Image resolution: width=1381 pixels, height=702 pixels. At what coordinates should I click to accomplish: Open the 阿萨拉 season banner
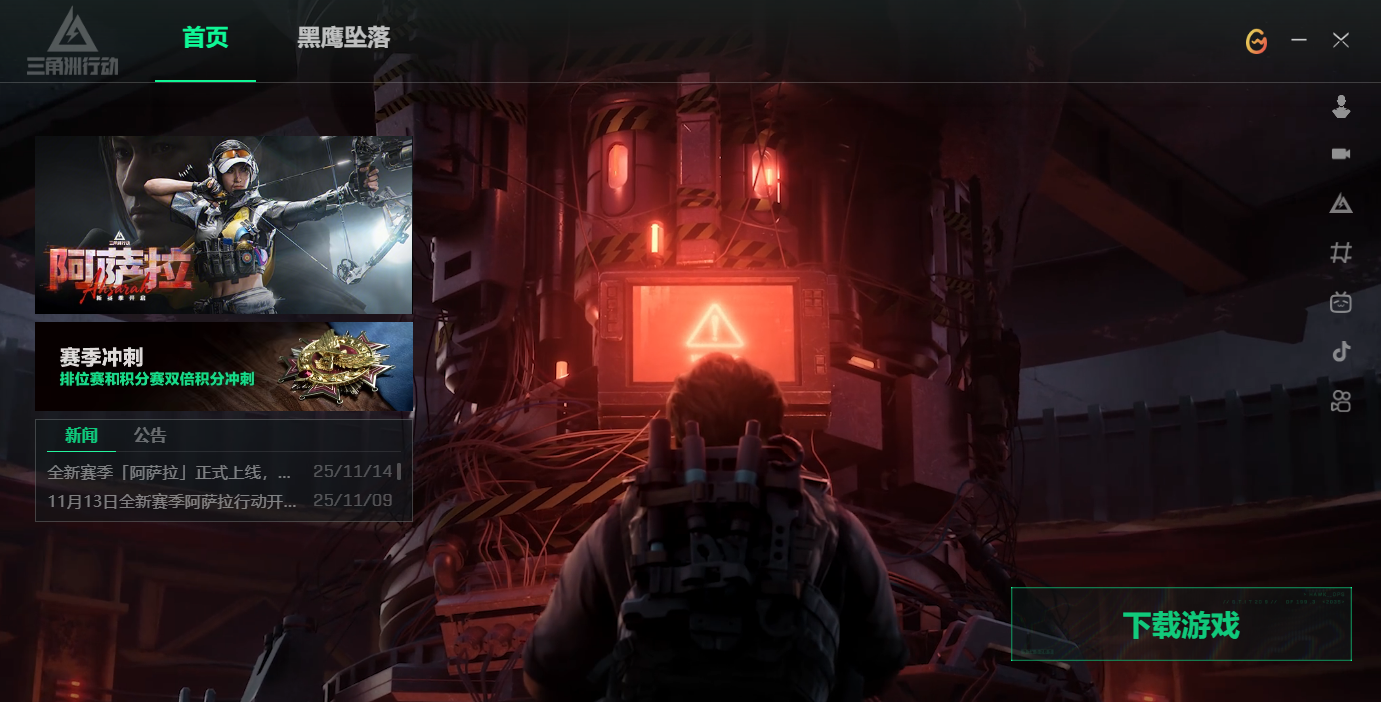tap(224, 225)
